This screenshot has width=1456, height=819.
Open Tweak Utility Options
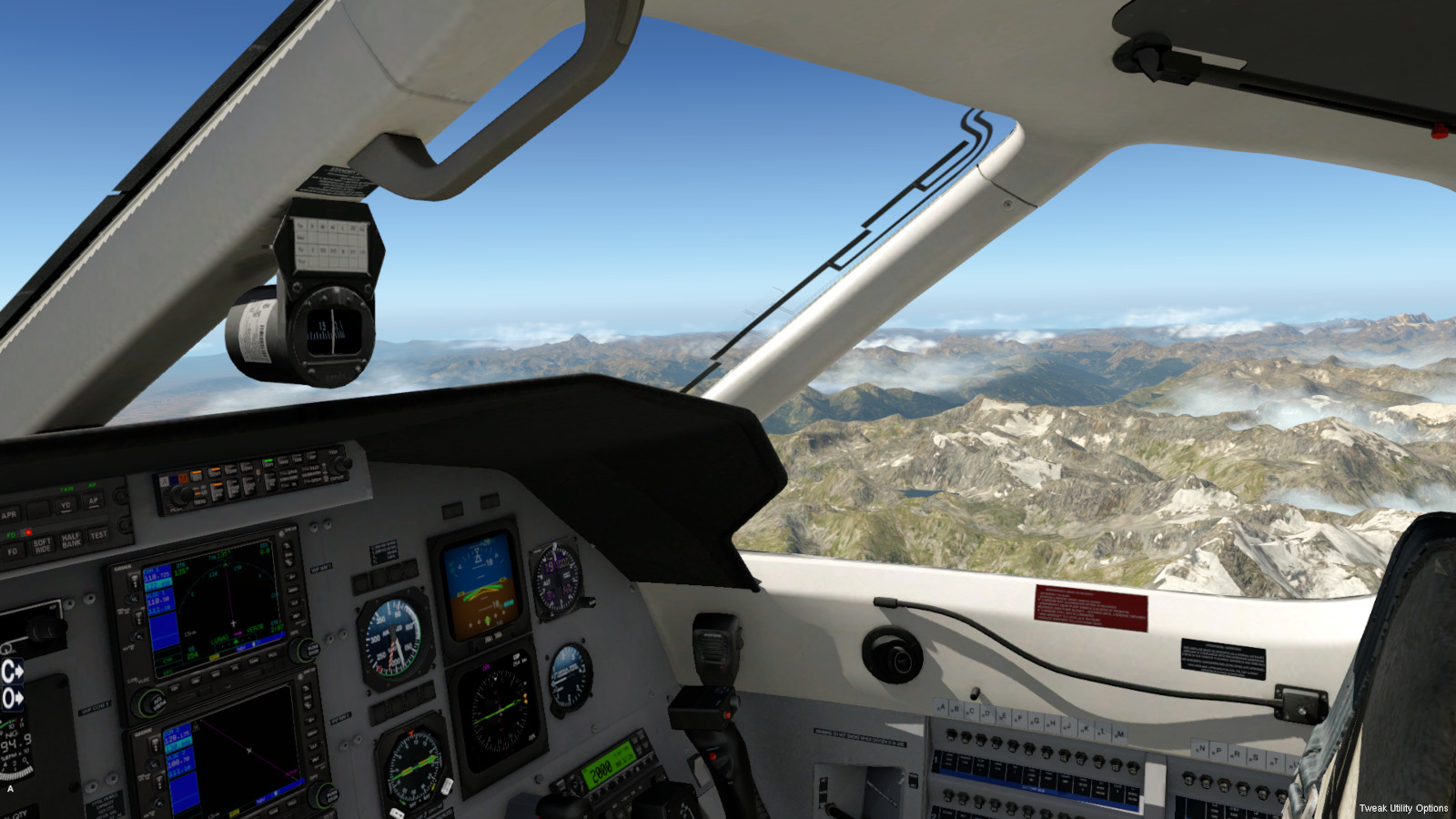(1402, 808)
